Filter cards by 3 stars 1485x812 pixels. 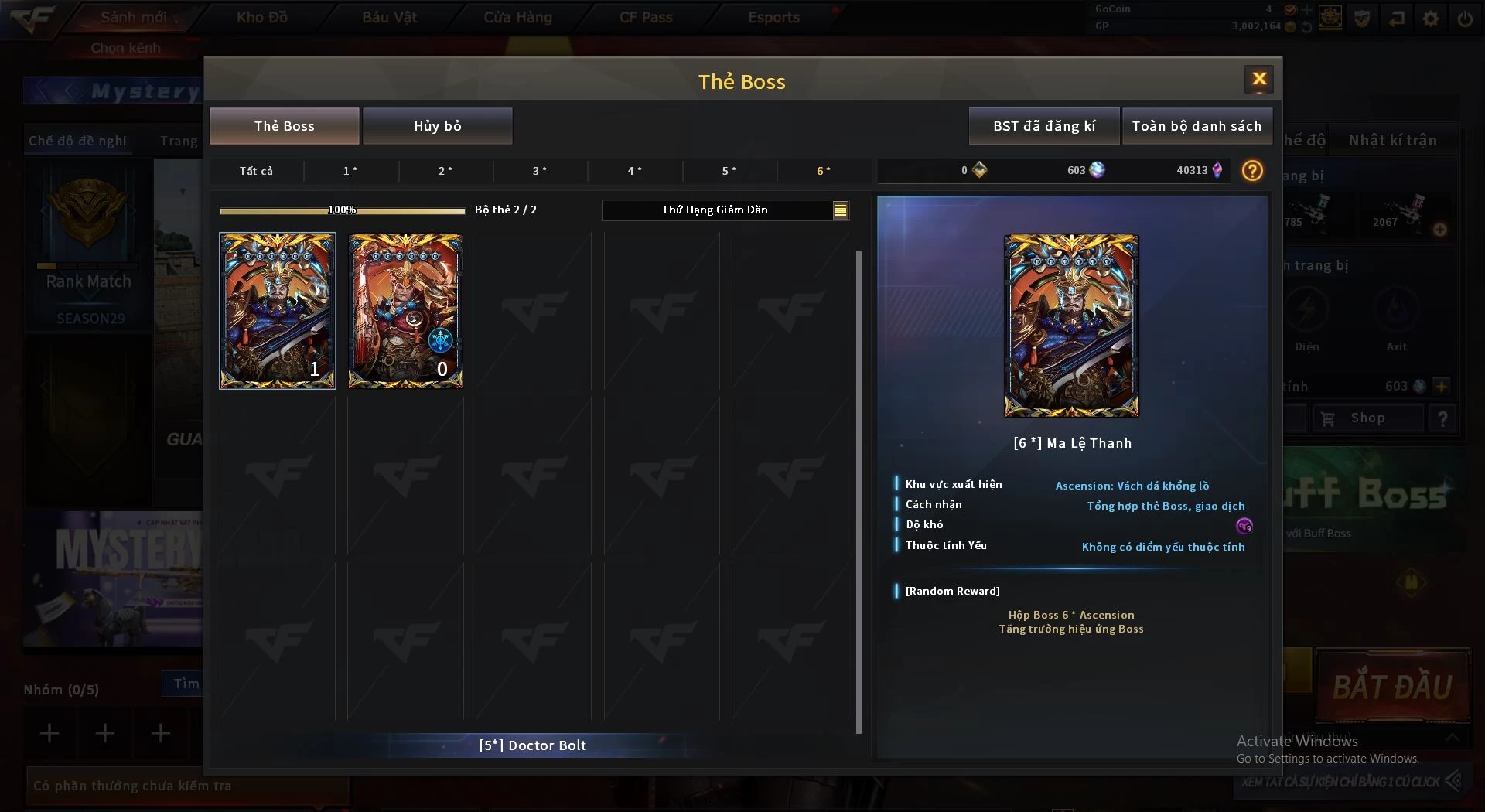point(540,171)
